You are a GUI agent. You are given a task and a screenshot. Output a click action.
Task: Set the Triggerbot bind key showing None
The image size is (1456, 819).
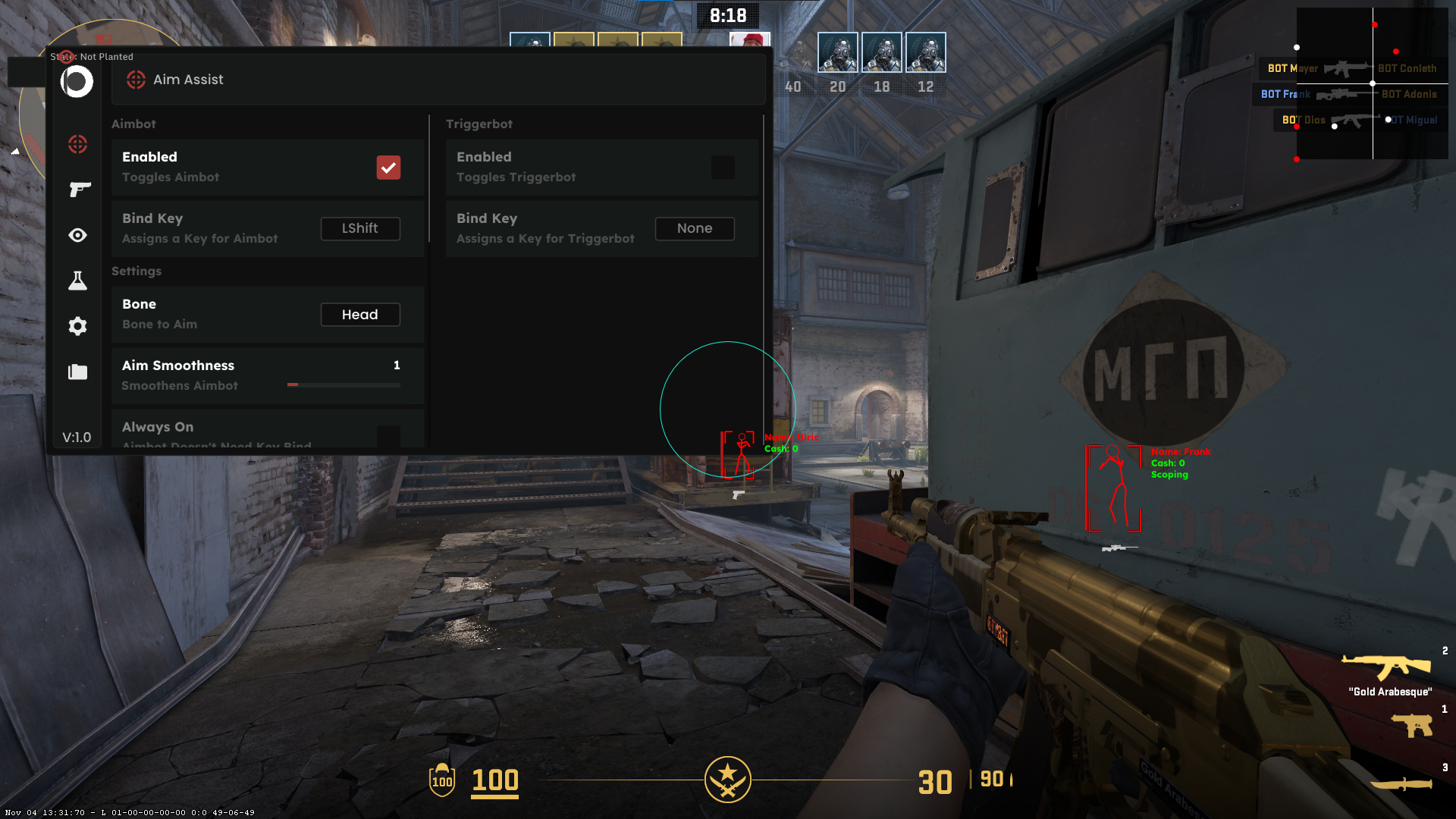(x=695, y=228)
